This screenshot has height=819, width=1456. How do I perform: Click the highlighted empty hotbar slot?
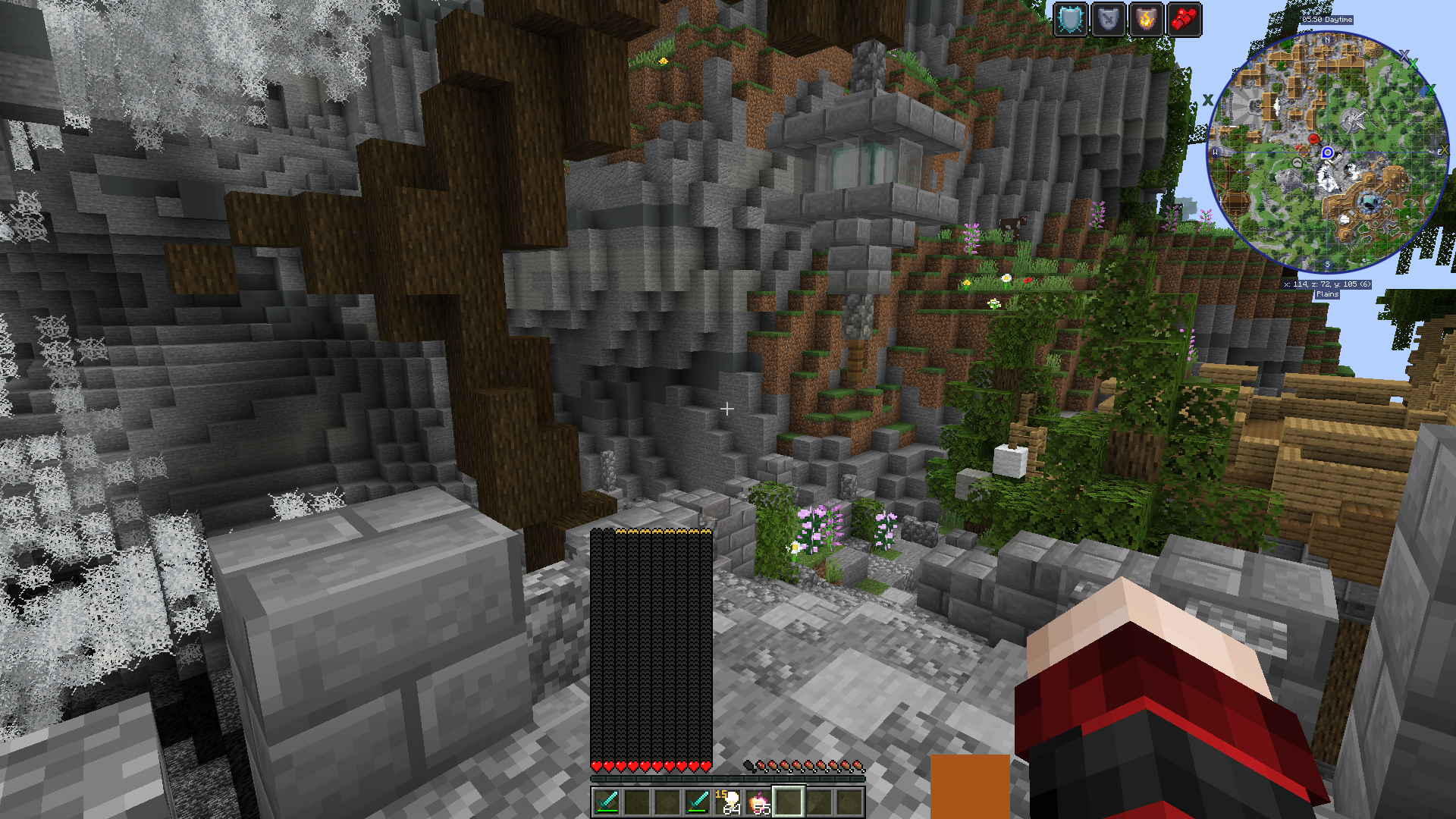tap(789, 801)
